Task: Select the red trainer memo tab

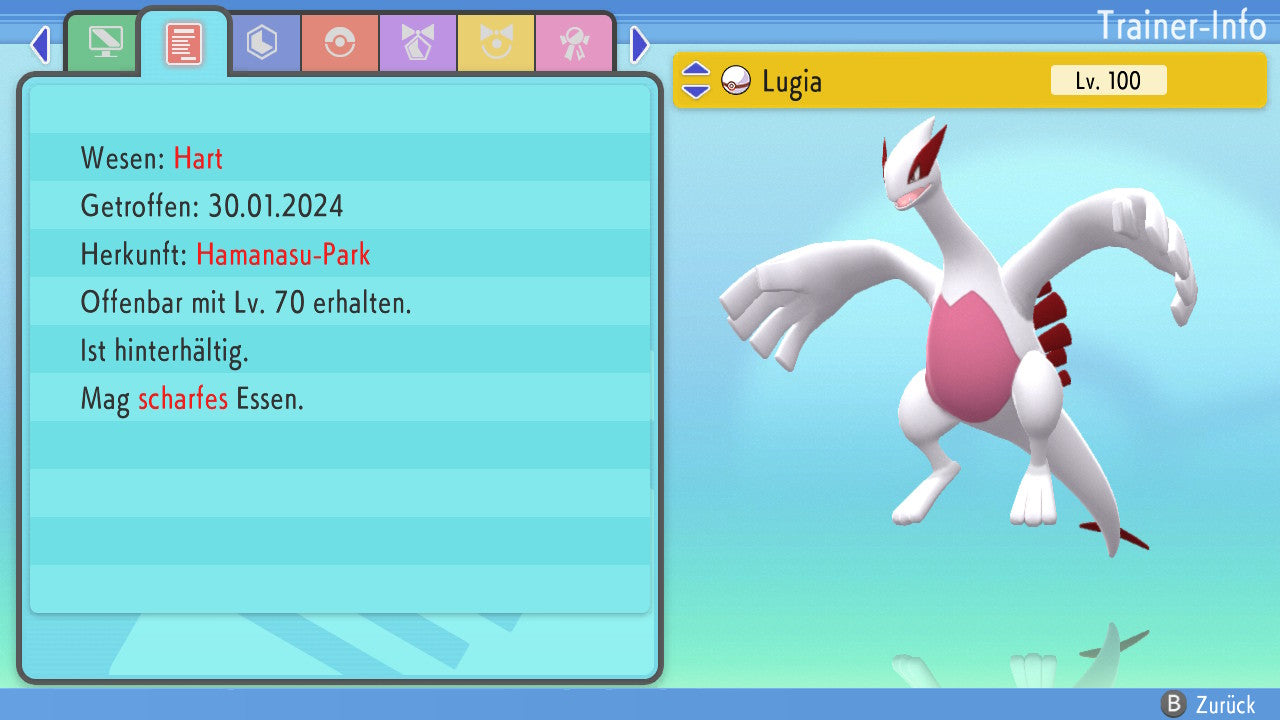Action: tap(184, 43)
